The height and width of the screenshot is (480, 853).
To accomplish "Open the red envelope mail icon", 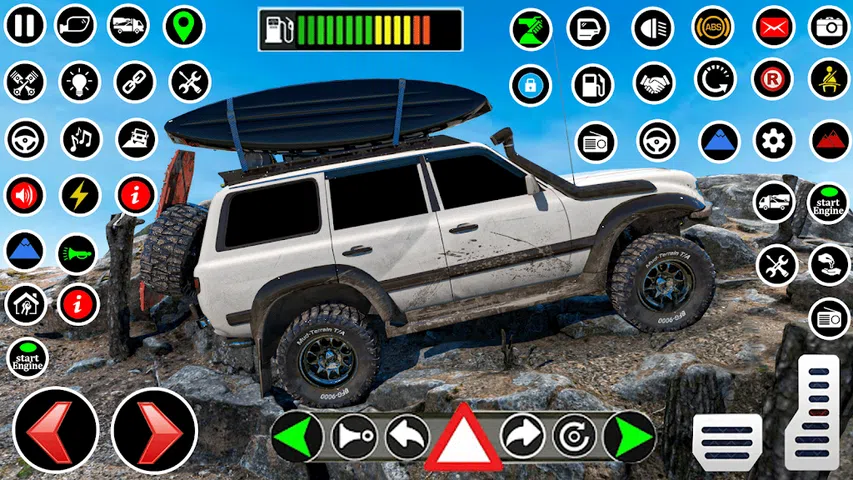I will tap(773, 27).
